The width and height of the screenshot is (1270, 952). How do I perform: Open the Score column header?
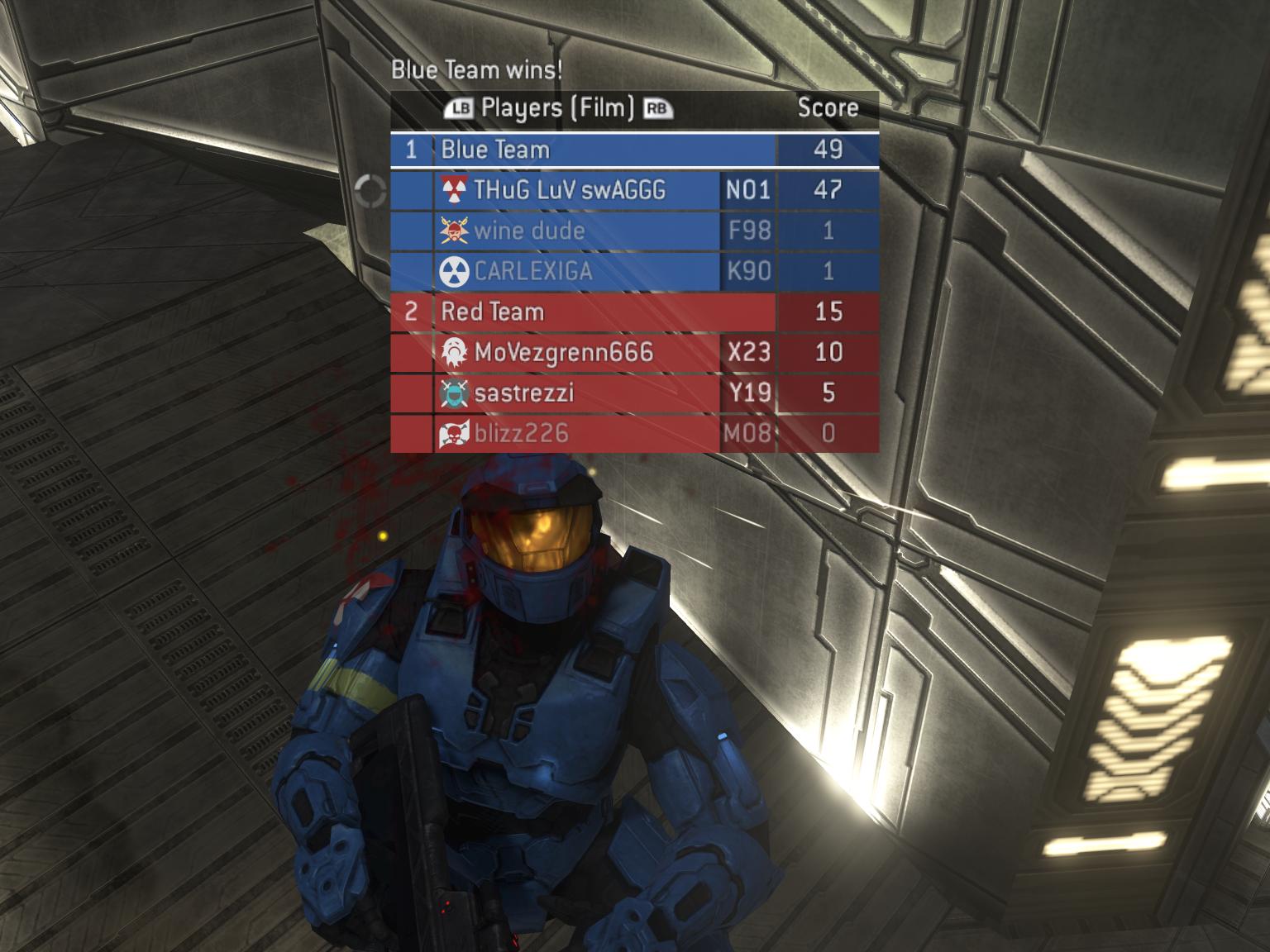827,107
